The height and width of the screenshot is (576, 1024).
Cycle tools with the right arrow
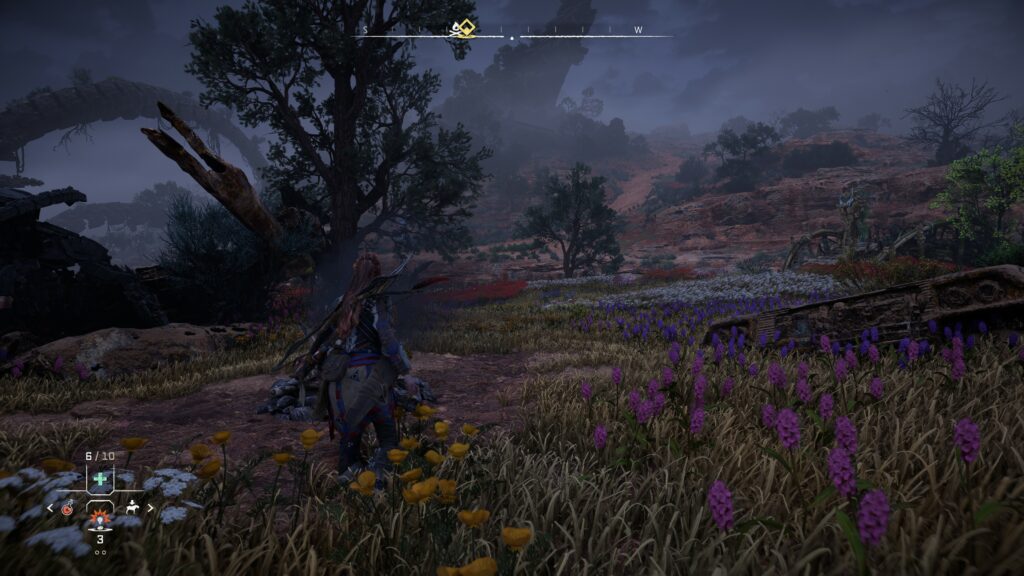pyautogui.click(x=148, y=508)
